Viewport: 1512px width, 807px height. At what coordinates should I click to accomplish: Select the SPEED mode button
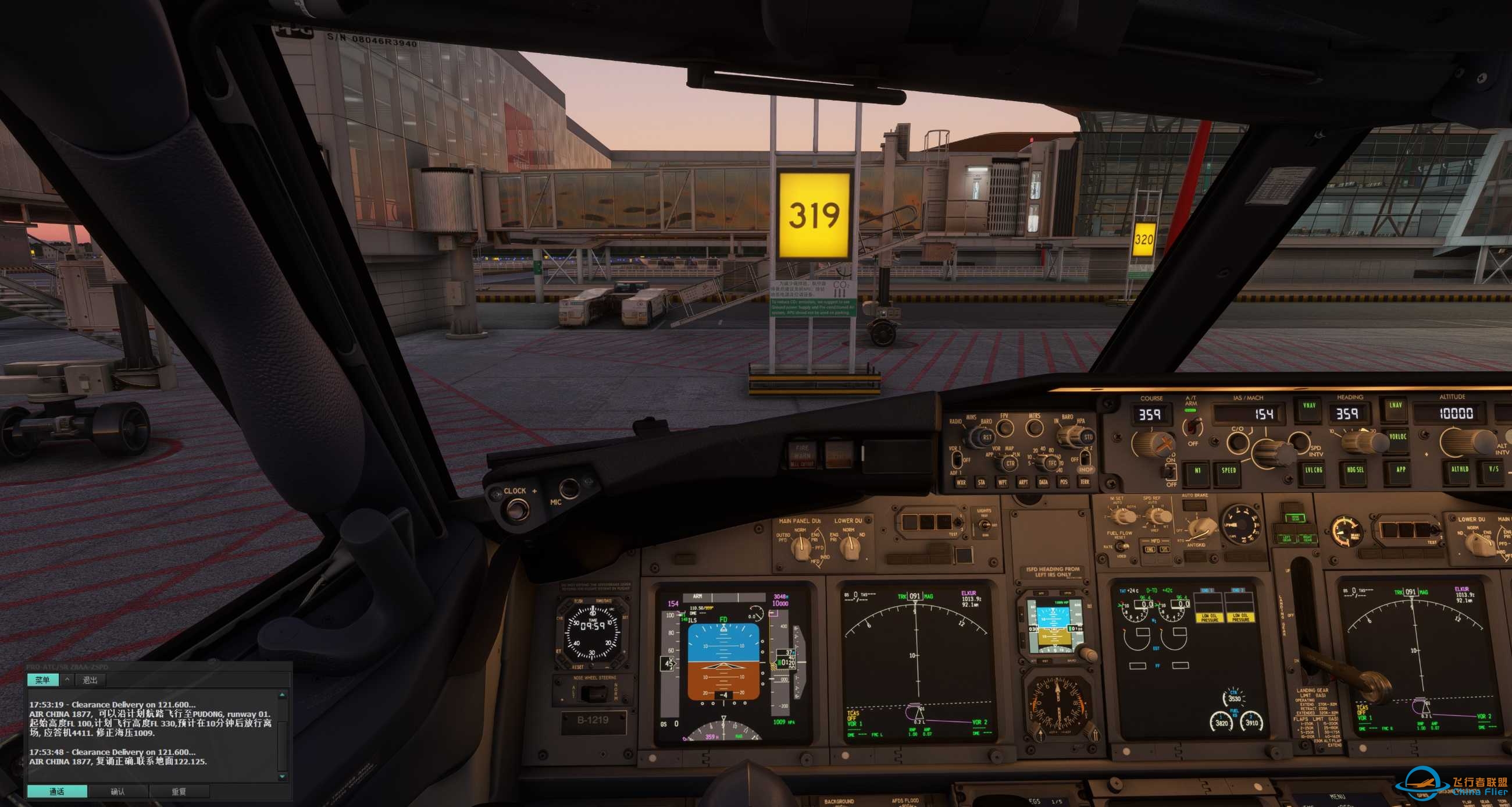tap(1228, 472)
